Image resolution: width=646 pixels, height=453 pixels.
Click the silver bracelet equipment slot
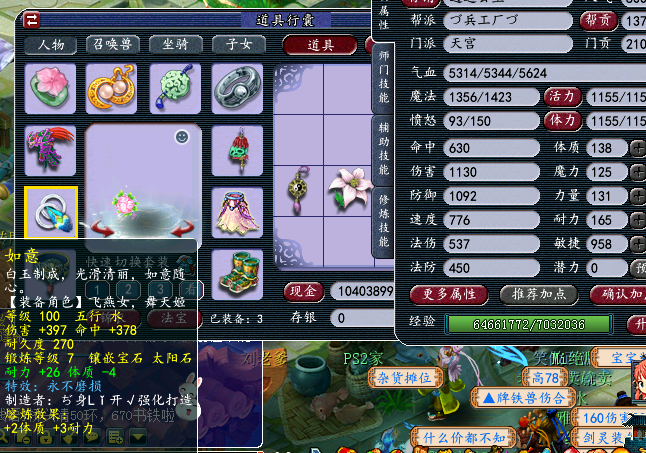coord(237,88)
